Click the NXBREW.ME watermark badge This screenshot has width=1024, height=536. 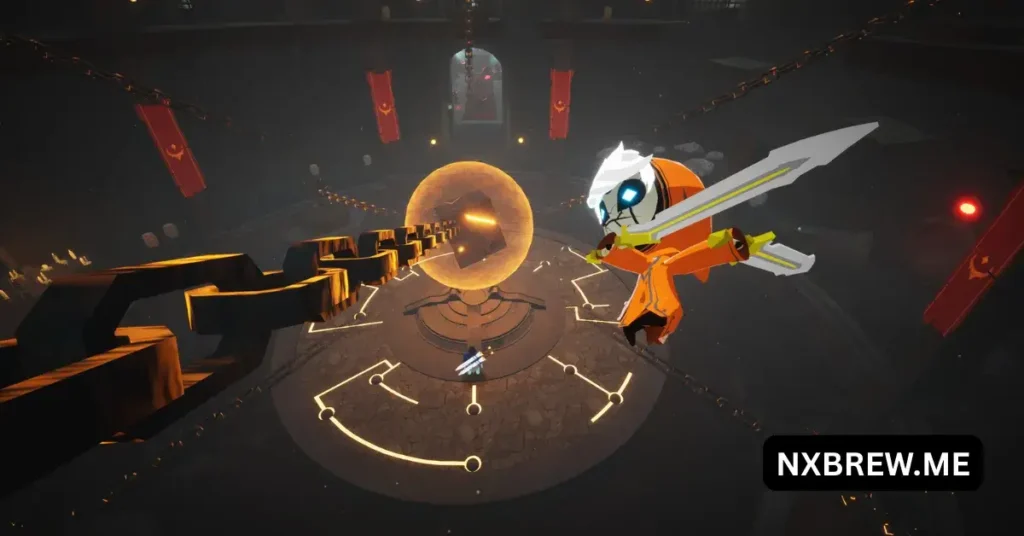point(873,462)
